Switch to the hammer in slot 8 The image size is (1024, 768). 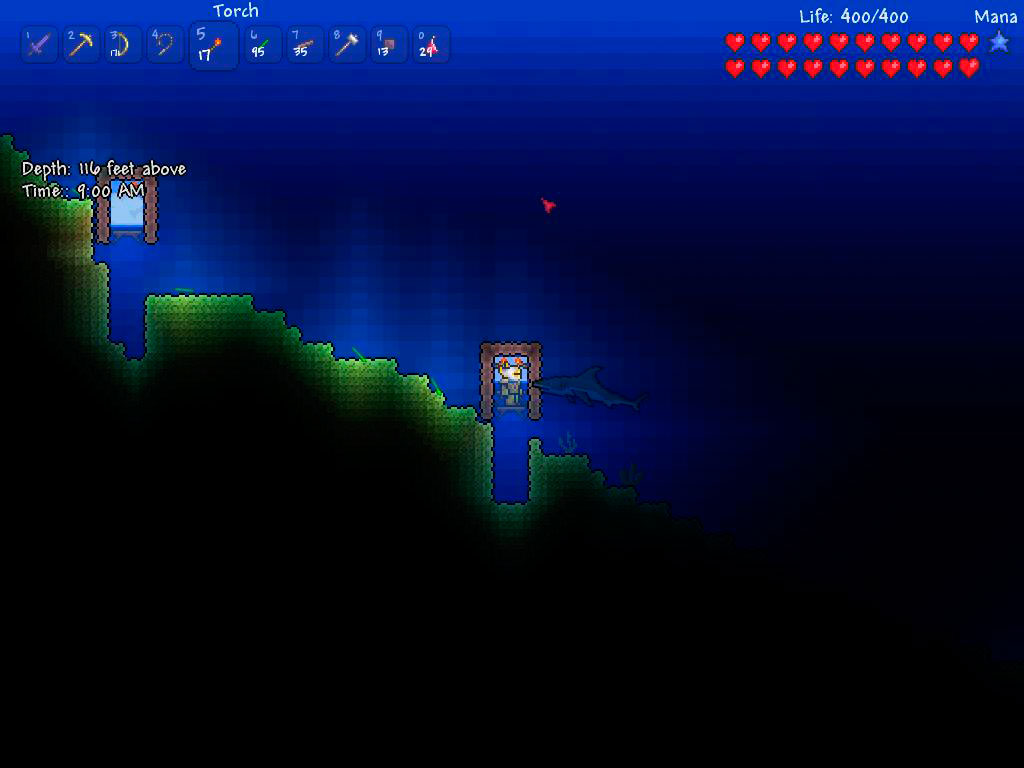click(x=347, y=45)
